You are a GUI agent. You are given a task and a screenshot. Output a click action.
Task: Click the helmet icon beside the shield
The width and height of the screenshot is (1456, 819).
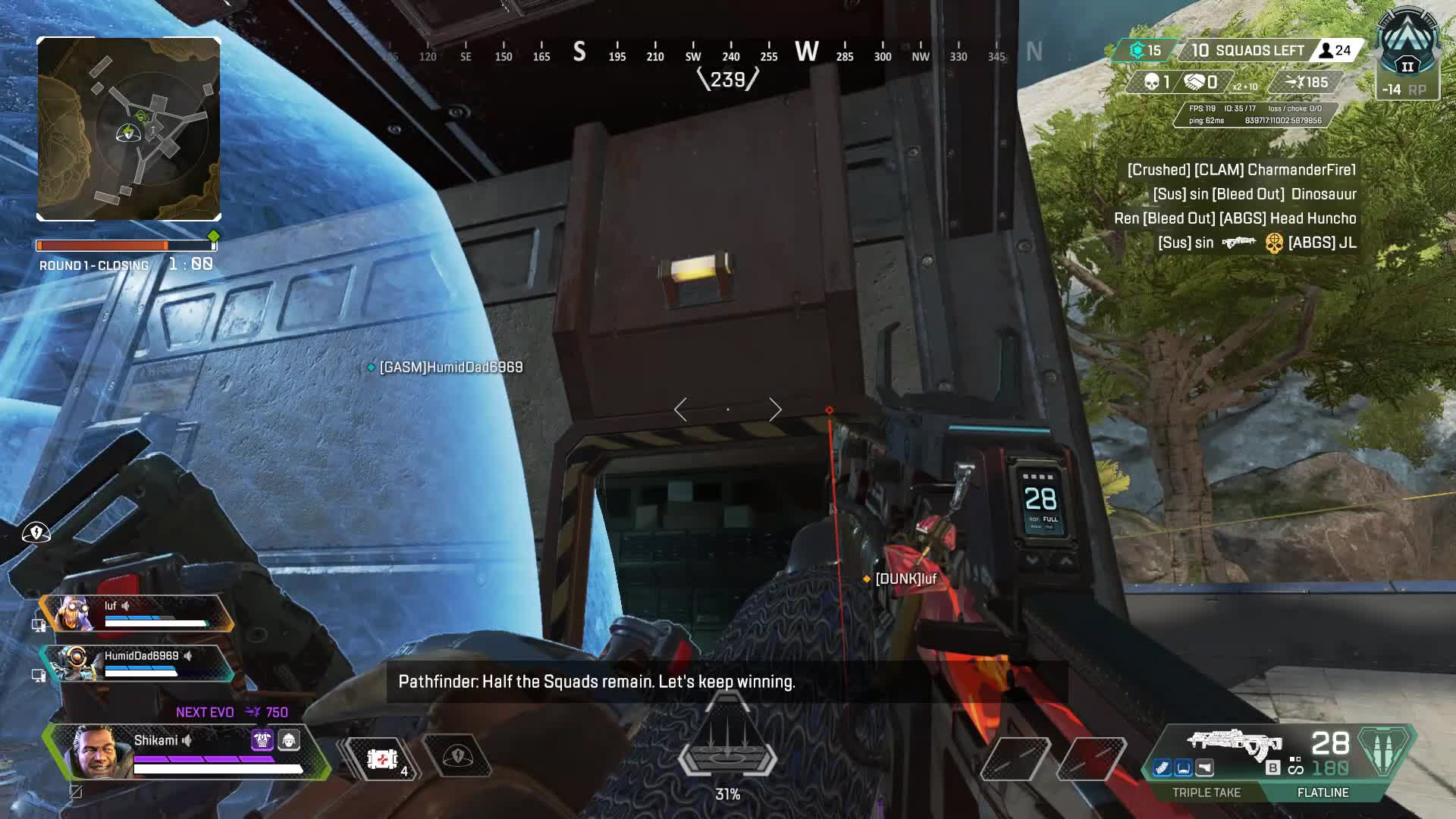289,740
